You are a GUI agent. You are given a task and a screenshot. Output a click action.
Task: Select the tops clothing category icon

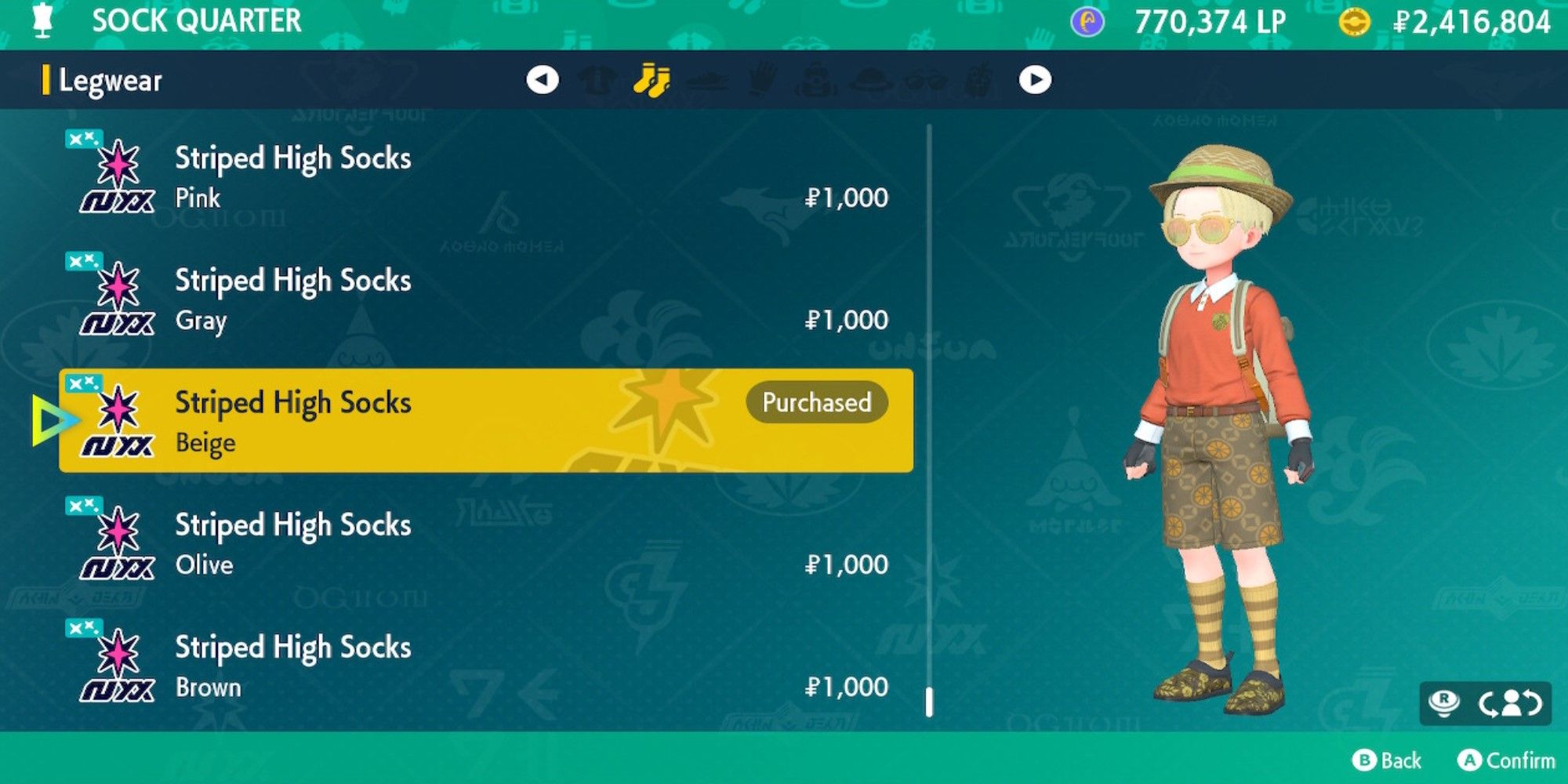tap(598, 78)
